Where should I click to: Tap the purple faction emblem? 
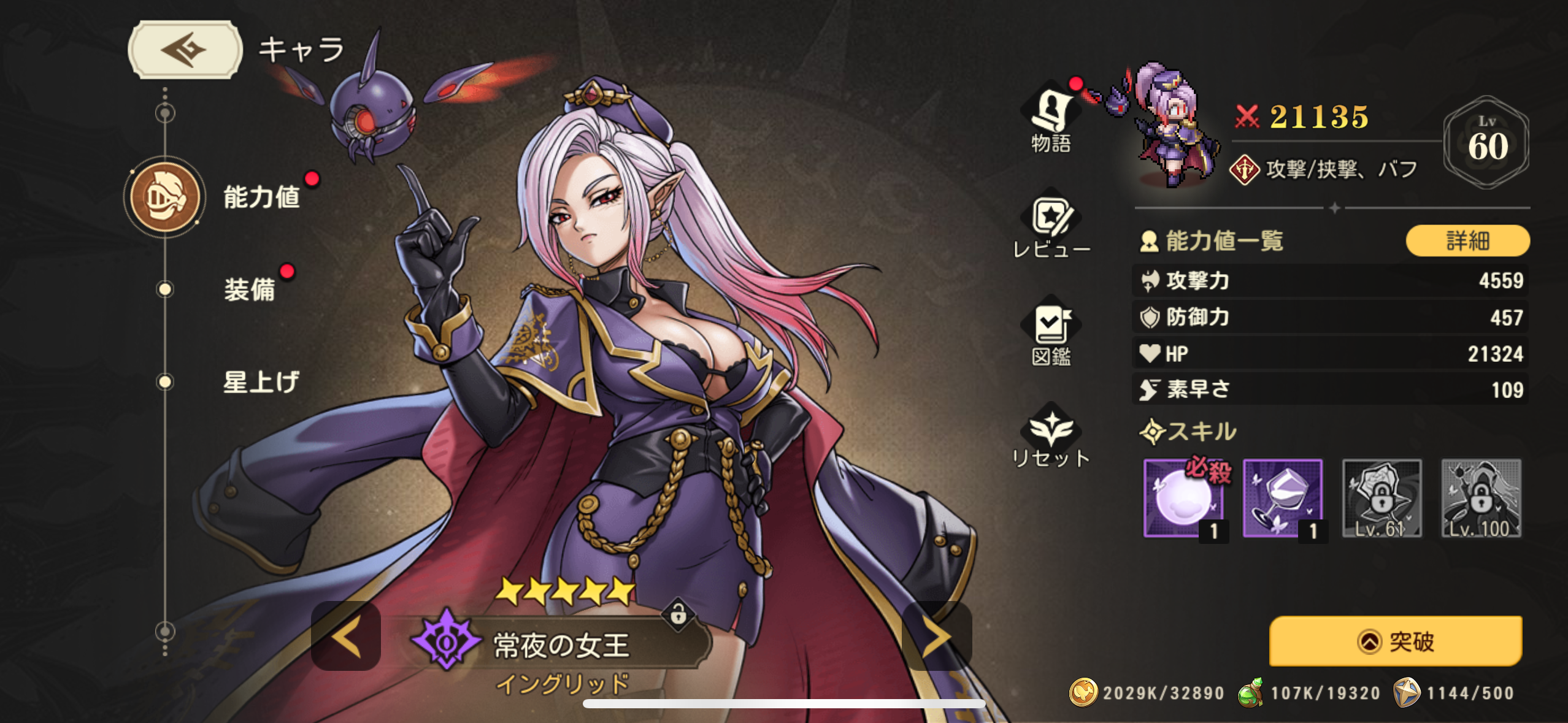[x=447, y=641]
